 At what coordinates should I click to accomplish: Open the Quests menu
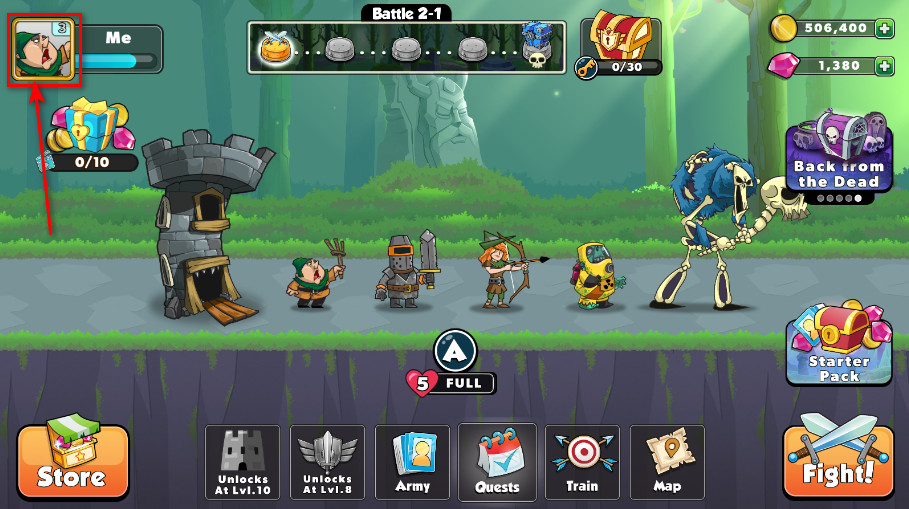[497, 462]
